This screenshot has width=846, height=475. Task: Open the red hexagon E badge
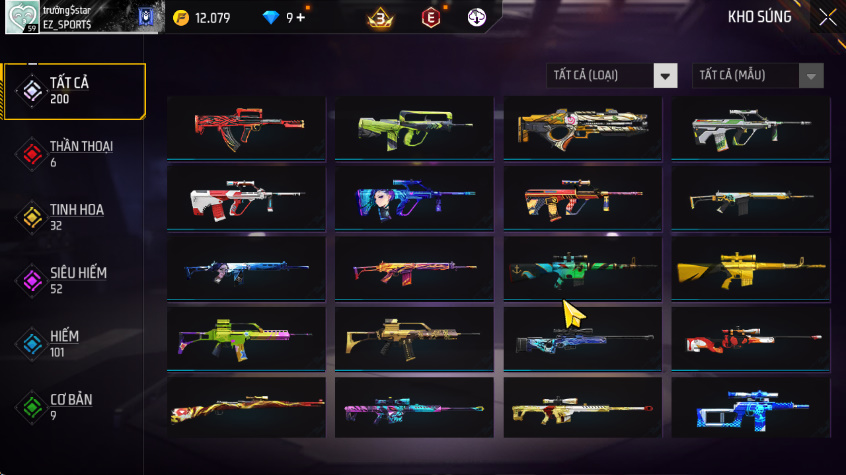pos(430,18)
